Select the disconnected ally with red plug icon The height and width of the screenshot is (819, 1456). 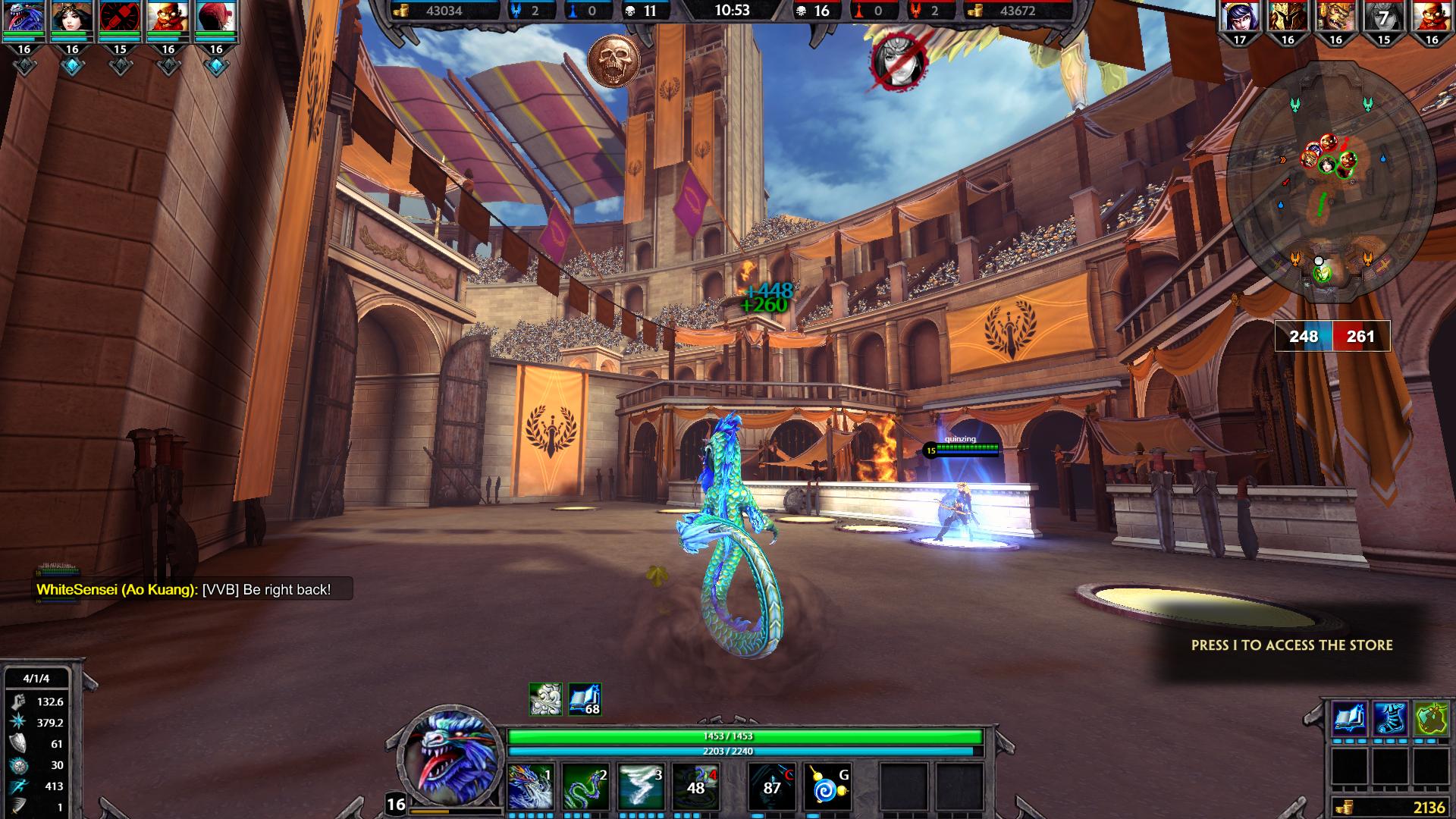[120, 17]
